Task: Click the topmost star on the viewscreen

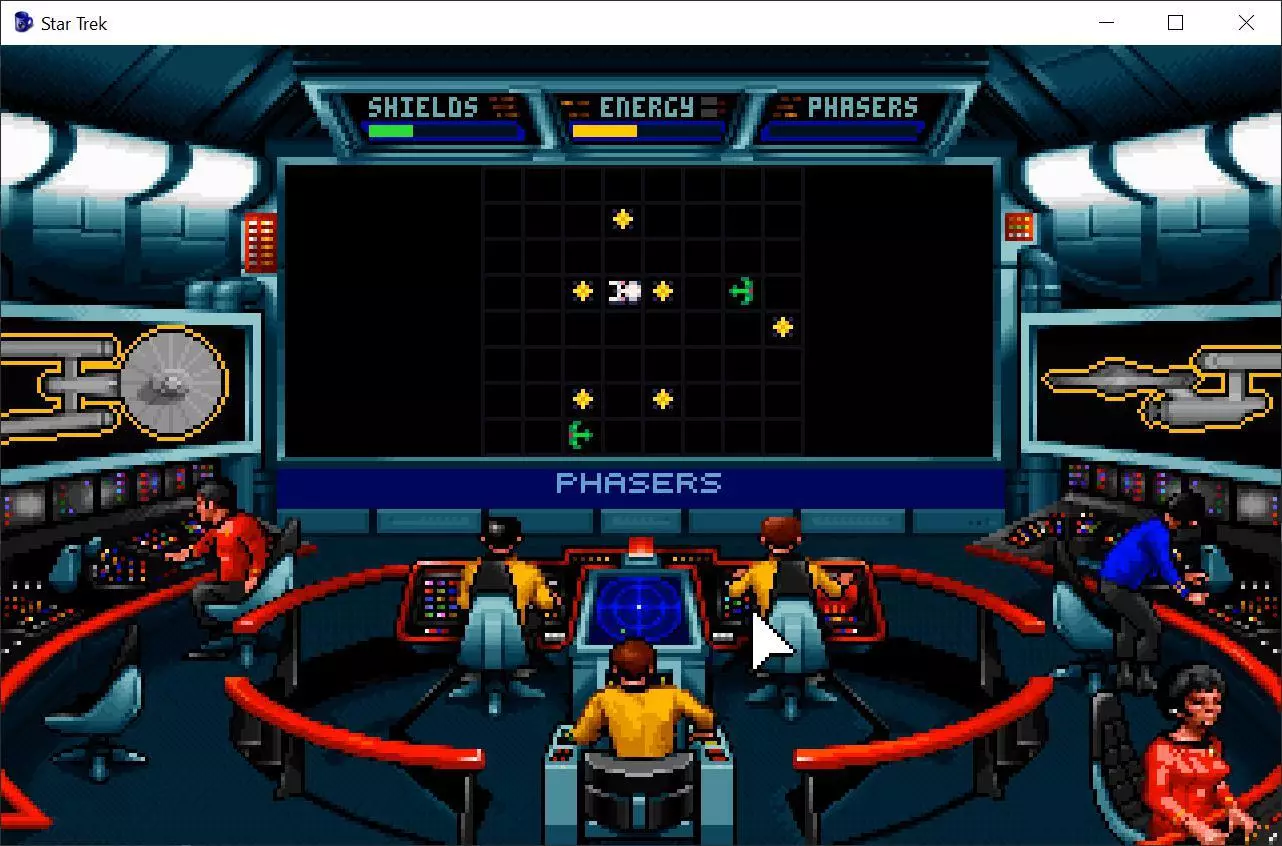Action: [622, 216]
